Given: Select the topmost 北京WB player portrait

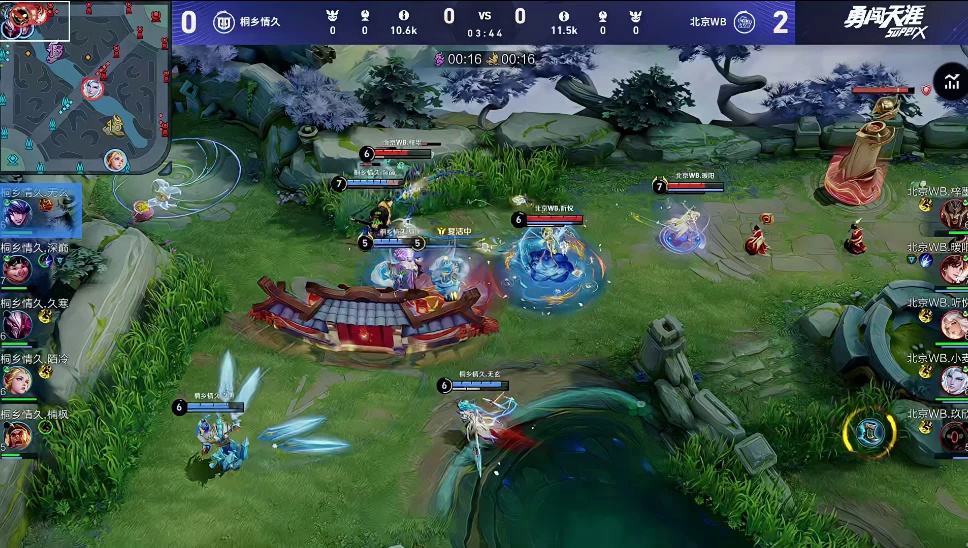Looking at the screenshot, I should pos(953,213).
